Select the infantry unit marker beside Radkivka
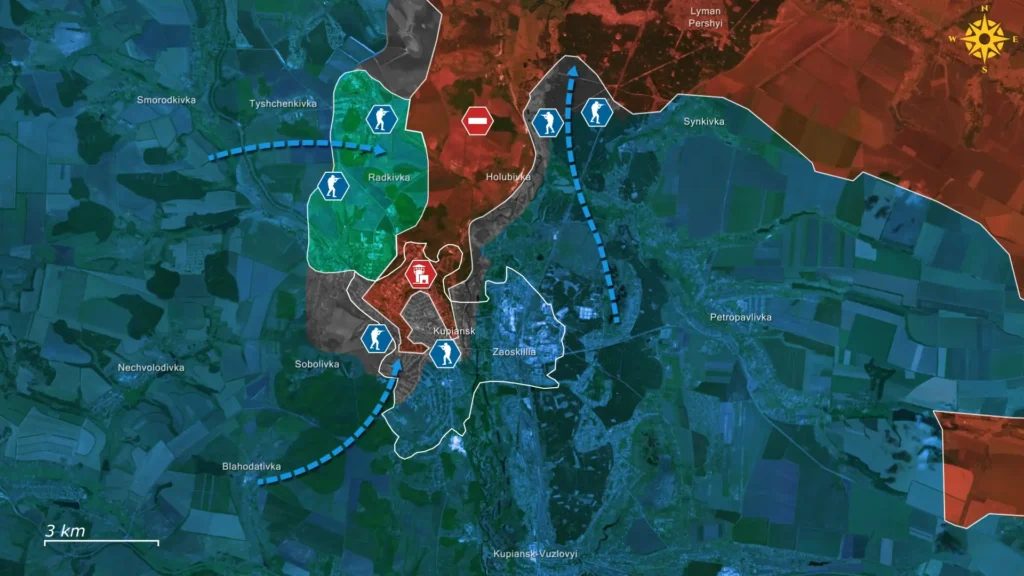This screenshot has width=1024, height=576. click(x=332, y=185)
